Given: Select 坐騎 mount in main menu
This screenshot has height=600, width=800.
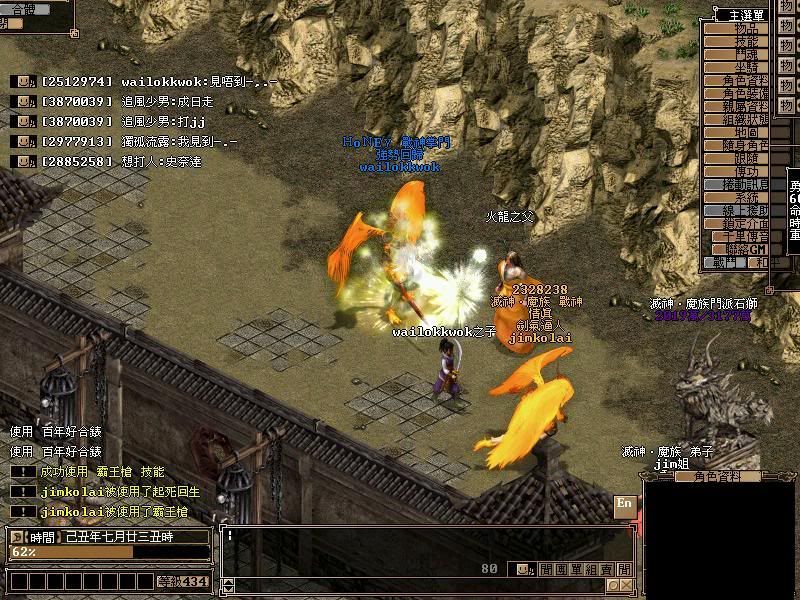Looking at the screenshot, I should (745, 67).
